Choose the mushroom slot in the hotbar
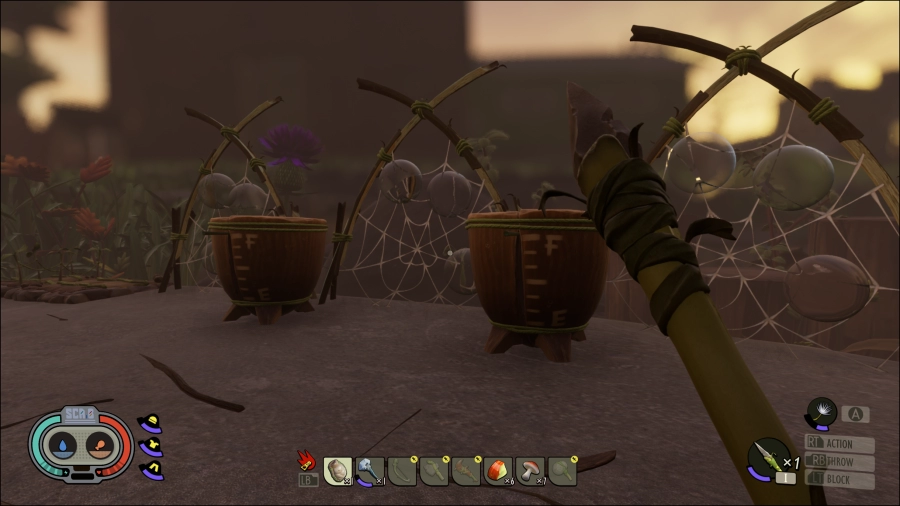The width and height of the screenshot is (900, 506). (530, 469)
